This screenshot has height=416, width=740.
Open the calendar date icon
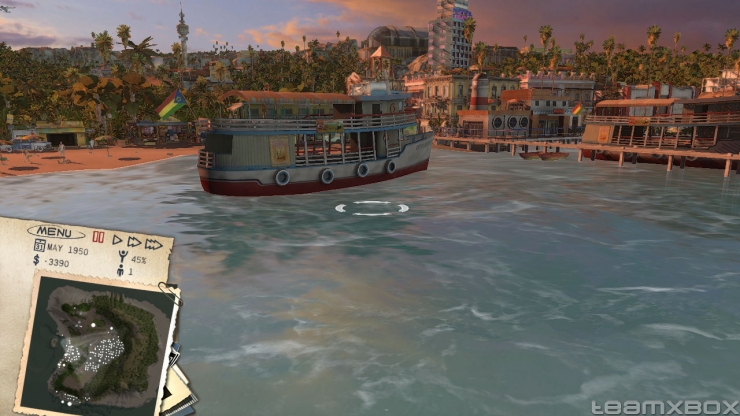pos(40,246)
